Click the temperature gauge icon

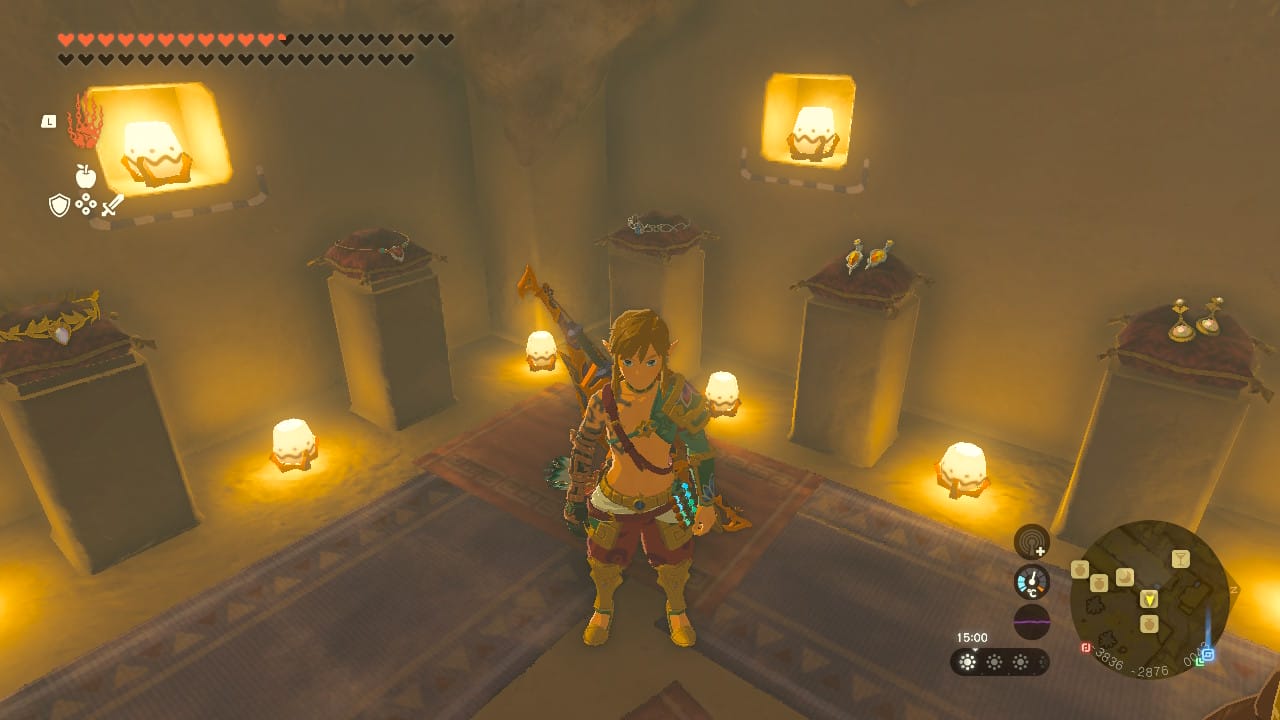click(x=1032, y=581)
